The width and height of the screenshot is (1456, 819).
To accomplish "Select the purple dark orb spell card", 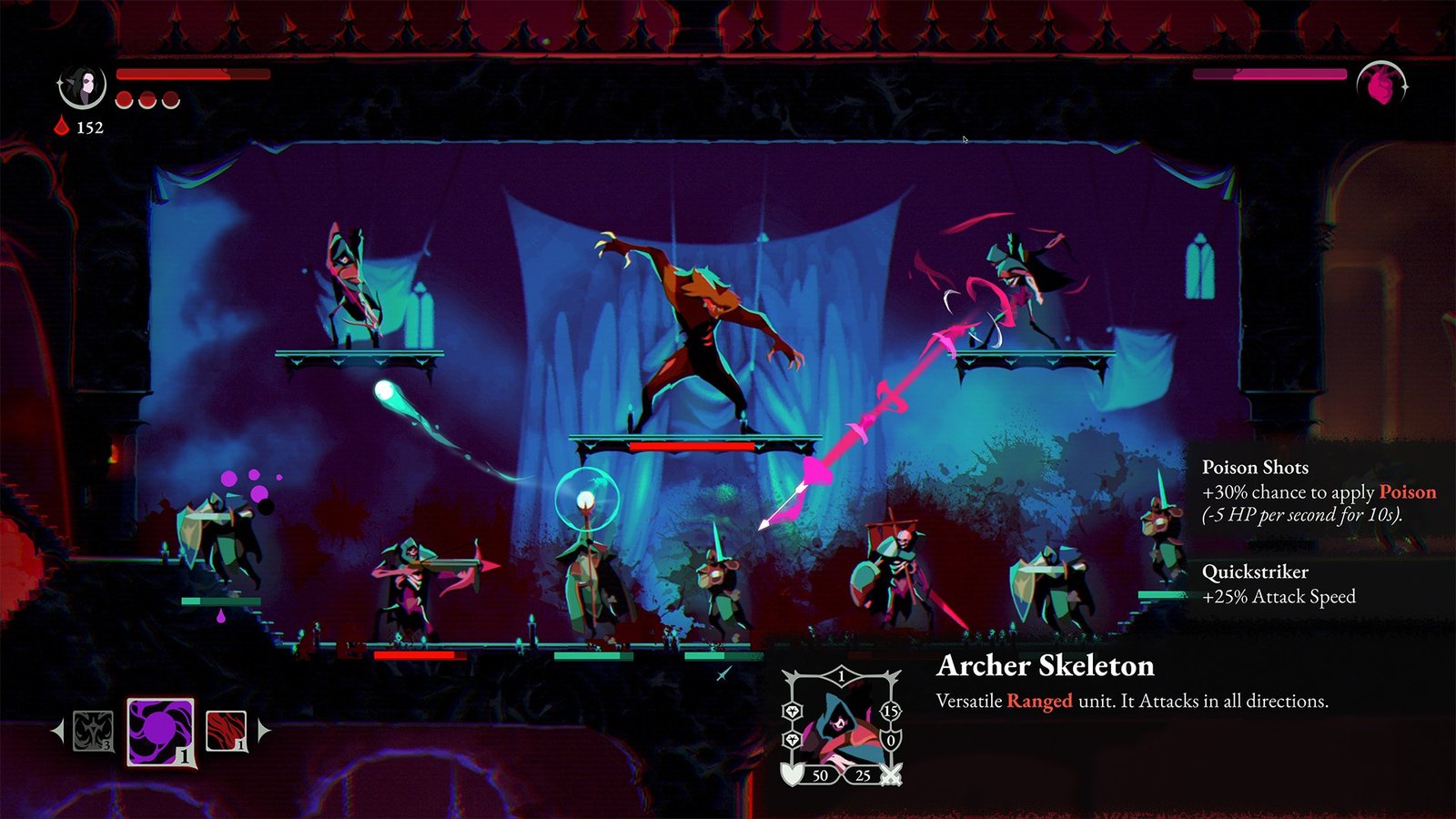I will pyautogui.click(x=161, y=732).
